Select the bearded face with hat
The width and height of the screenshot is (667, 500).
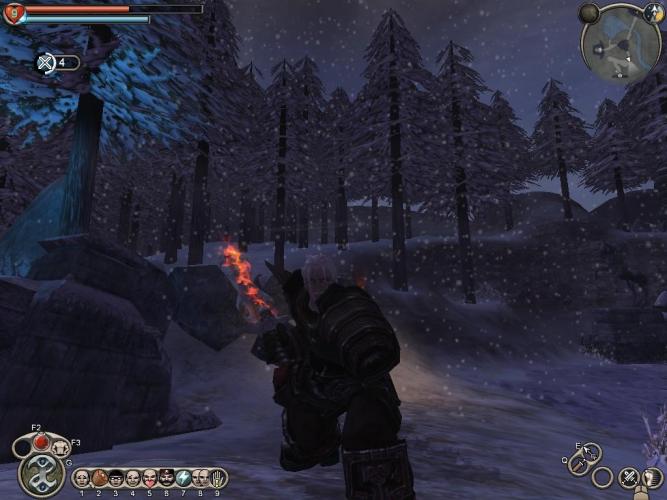pyautogui.click(x=166, y=478)
